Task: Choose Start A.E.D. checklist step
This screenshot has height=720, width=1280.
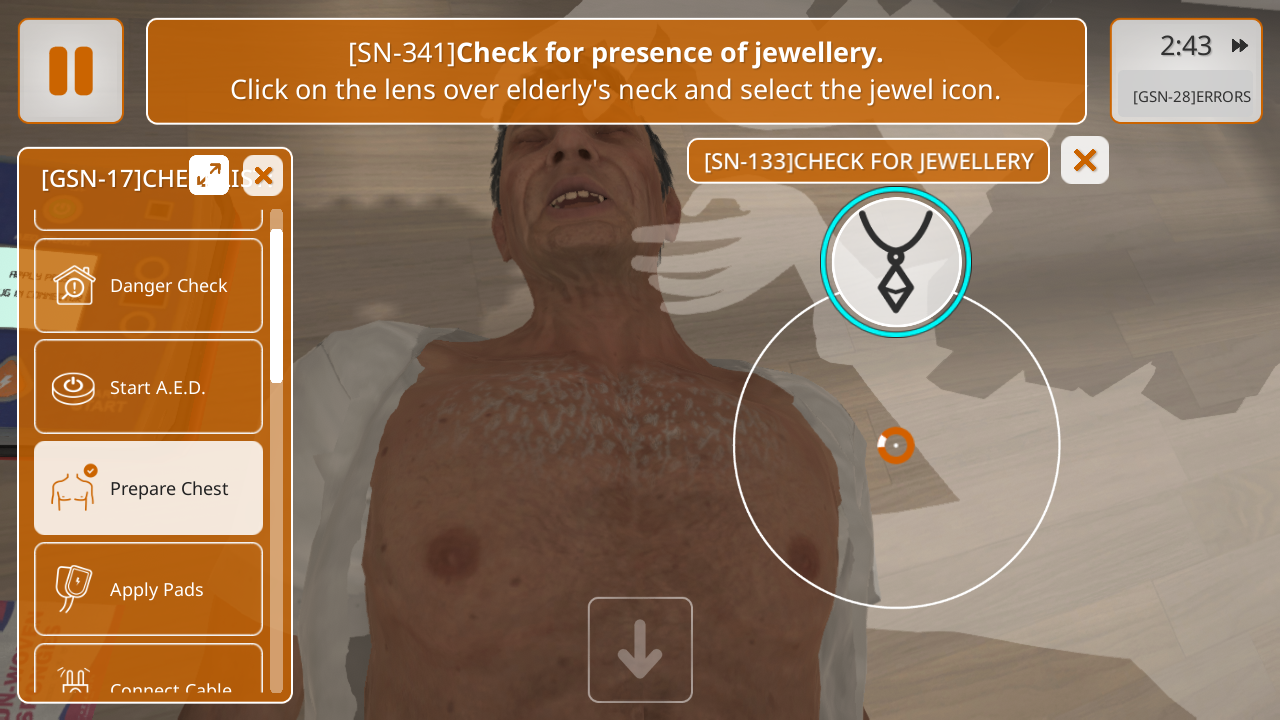Action: (x=149, y=387)
